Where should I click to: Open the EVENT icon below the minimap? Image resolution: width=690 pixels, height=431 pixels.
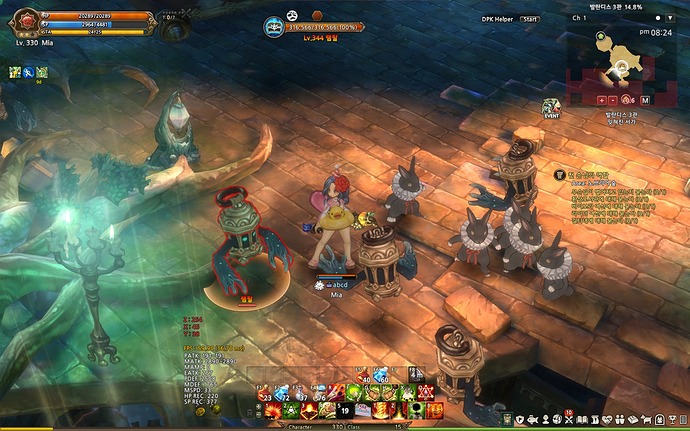551,108
